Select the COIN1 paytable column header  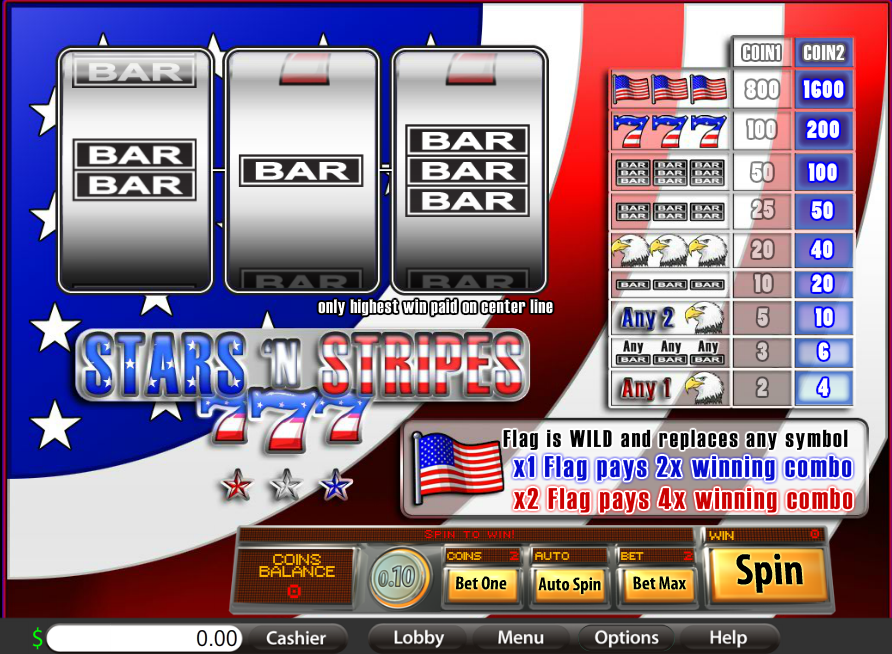761,53
